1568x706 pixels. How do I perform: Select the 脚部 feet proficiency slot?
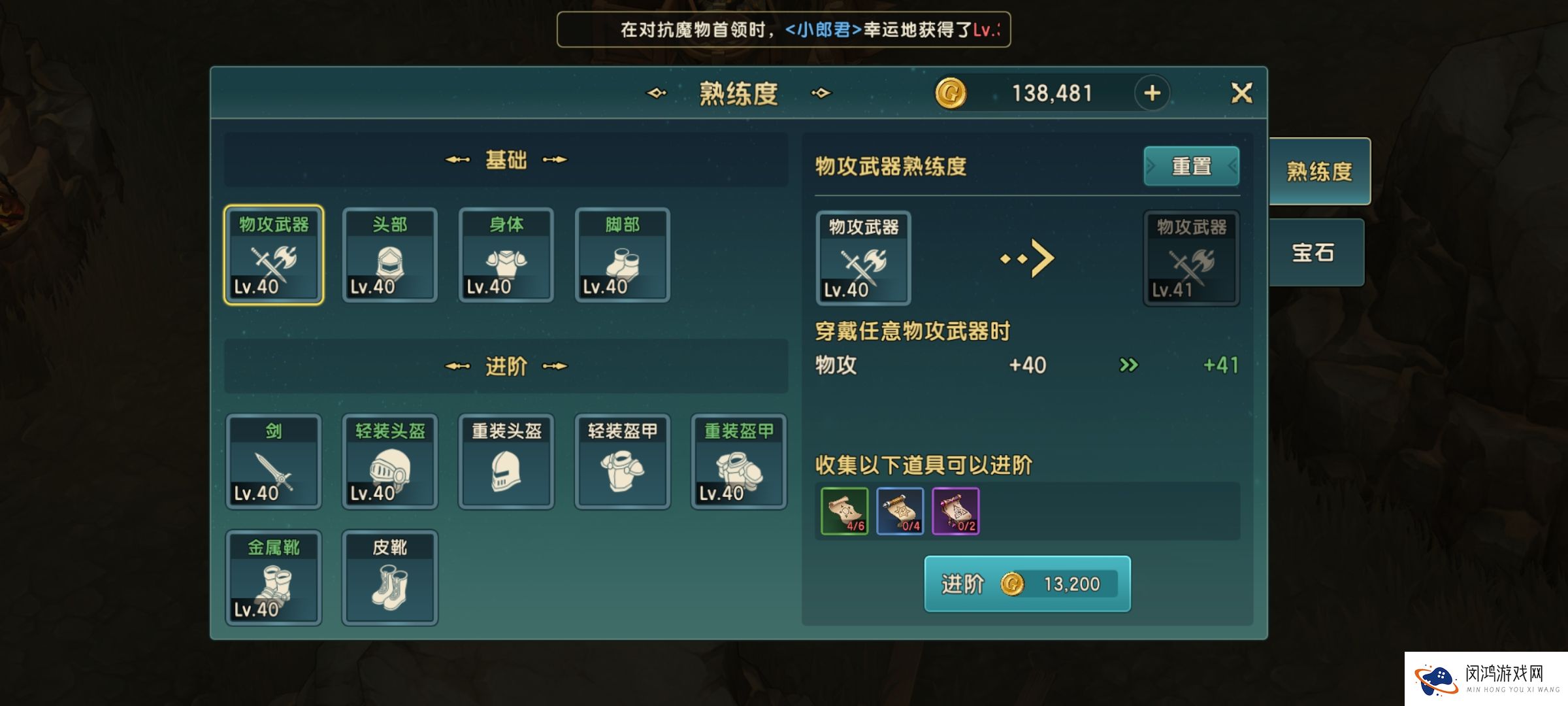point(622,255)
